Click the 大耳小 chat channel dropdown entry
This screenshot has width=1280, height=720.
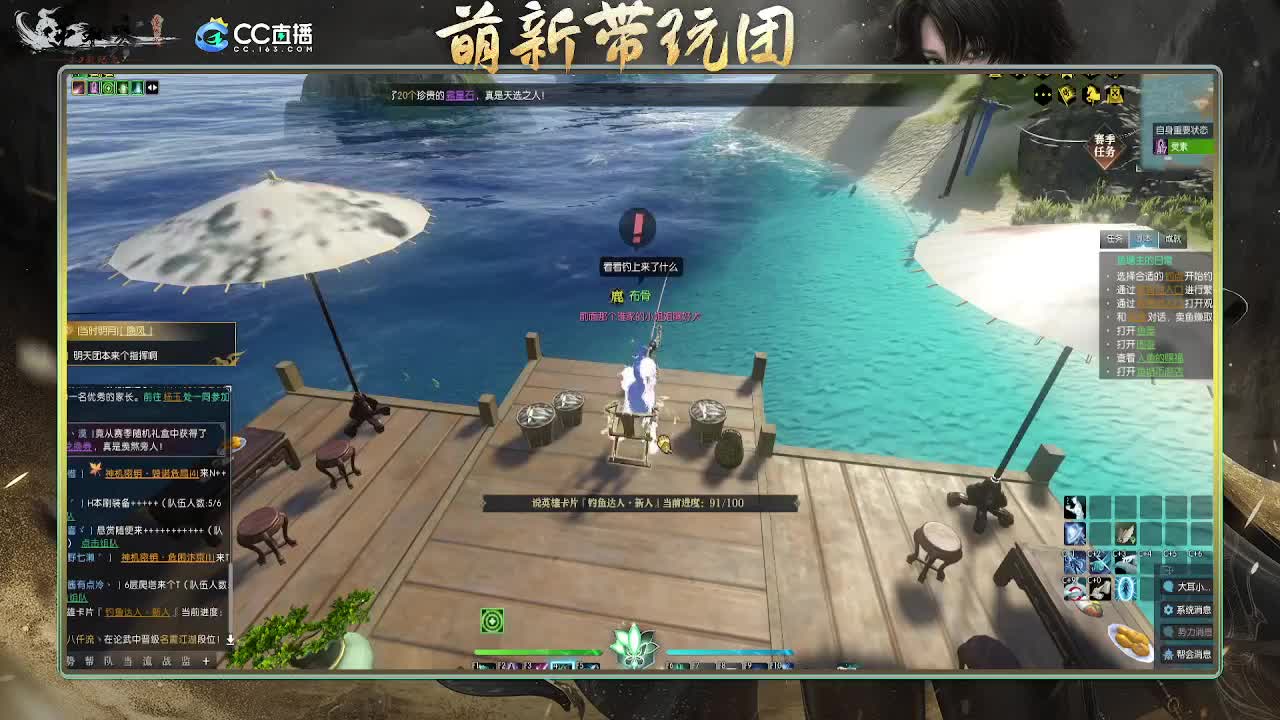coord(1188,588)
